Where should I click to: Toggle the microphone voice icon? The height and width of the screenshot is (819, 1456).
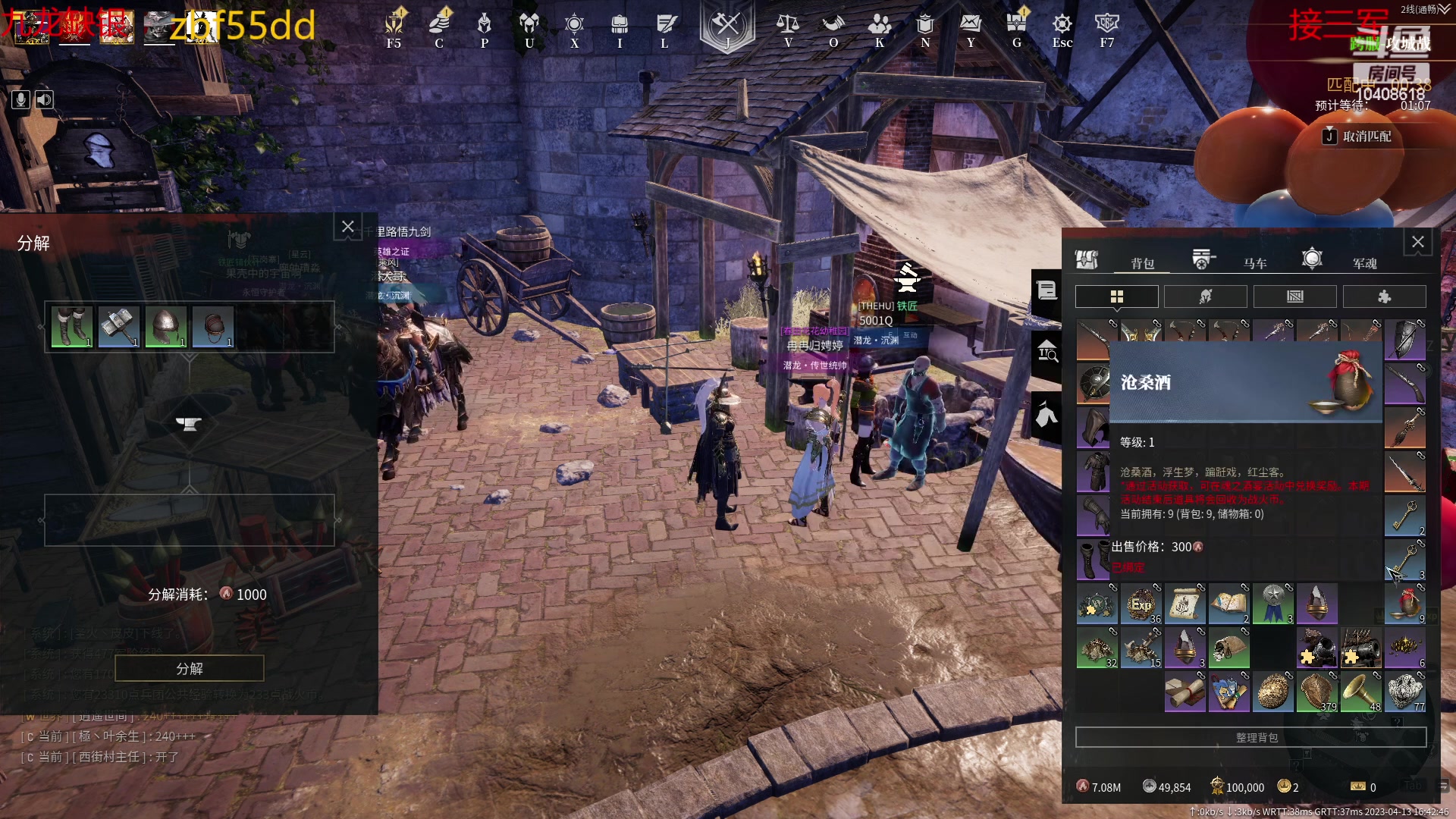point(20,99)
